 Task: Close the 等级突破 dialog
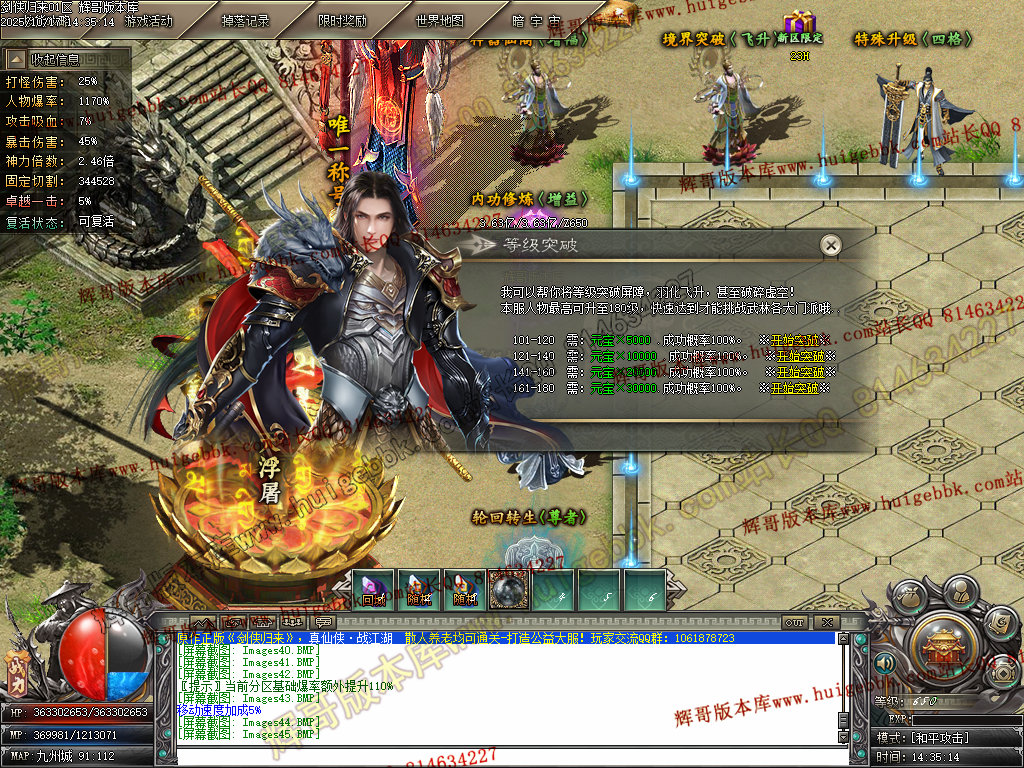[830, 245]
